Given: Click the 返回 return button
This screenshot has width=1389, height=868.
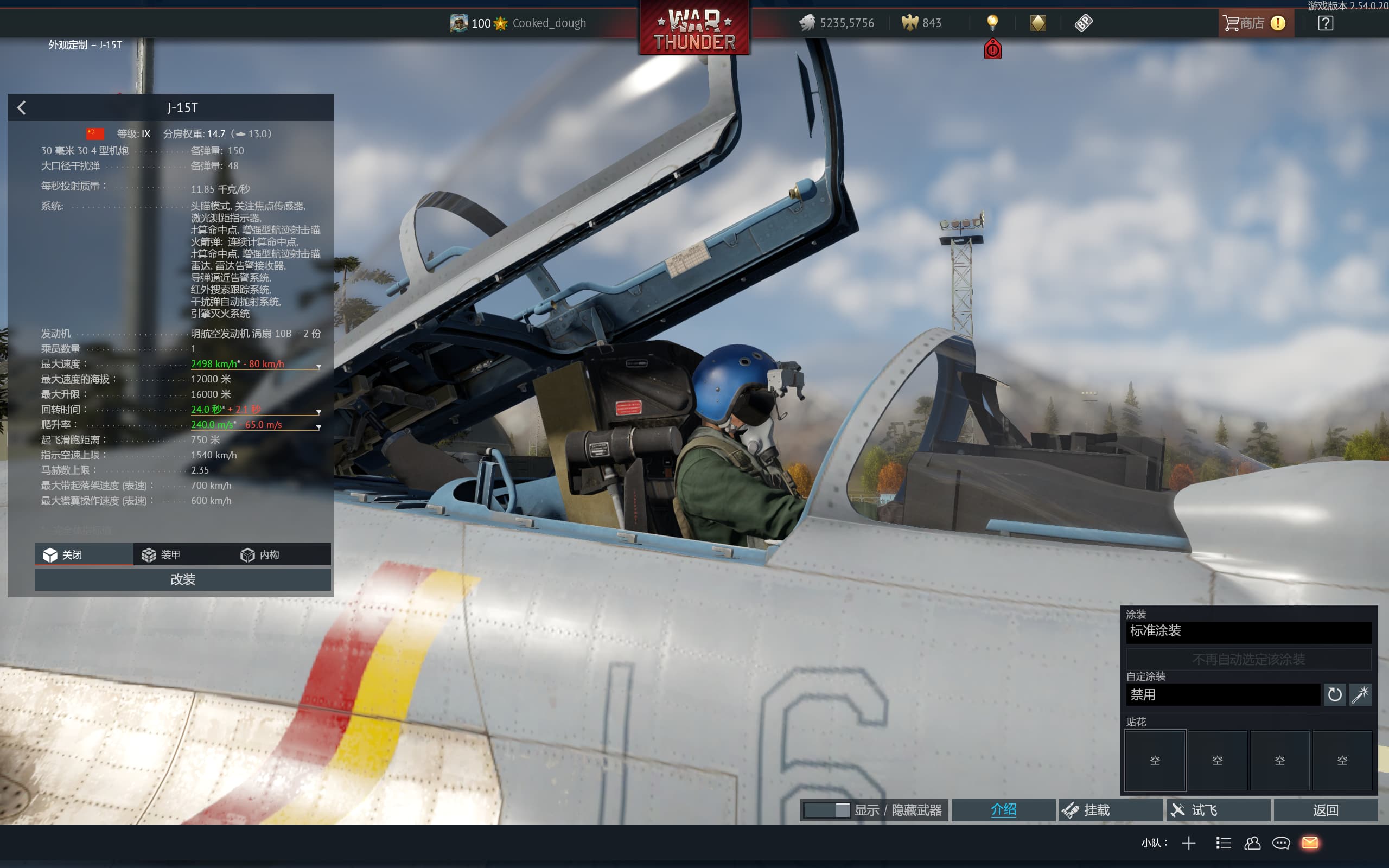Looking at the screenshot, I should pos(1326,810).
